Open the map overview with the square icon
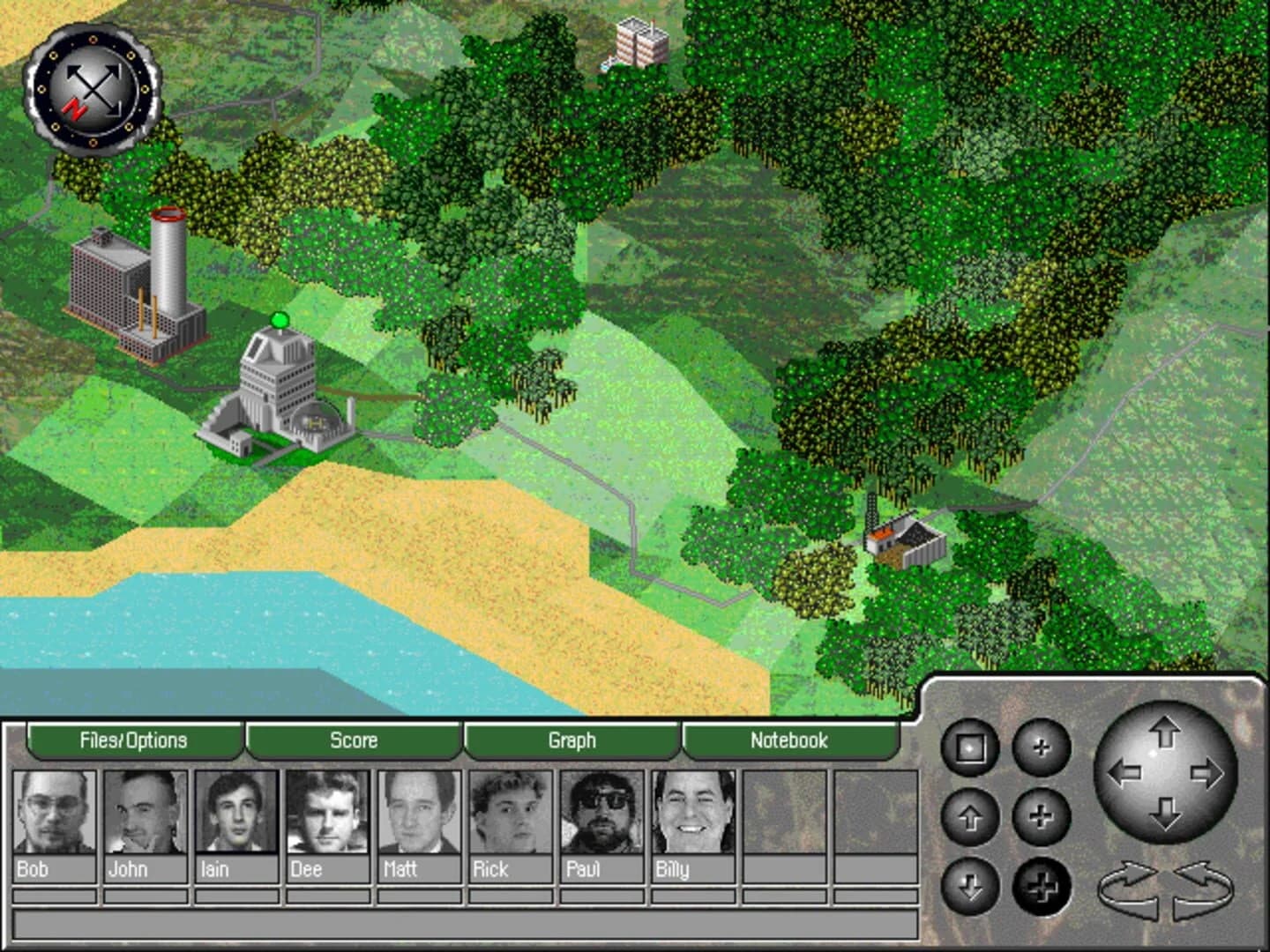The height and width of the screenshot is (952, 1270). point(968,747)
